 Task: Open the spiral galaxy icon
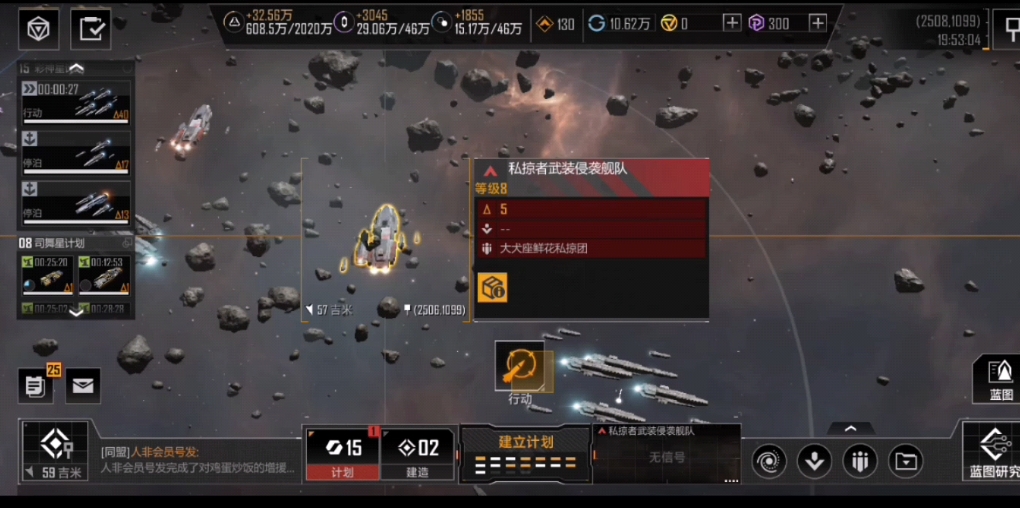(769, 461)
